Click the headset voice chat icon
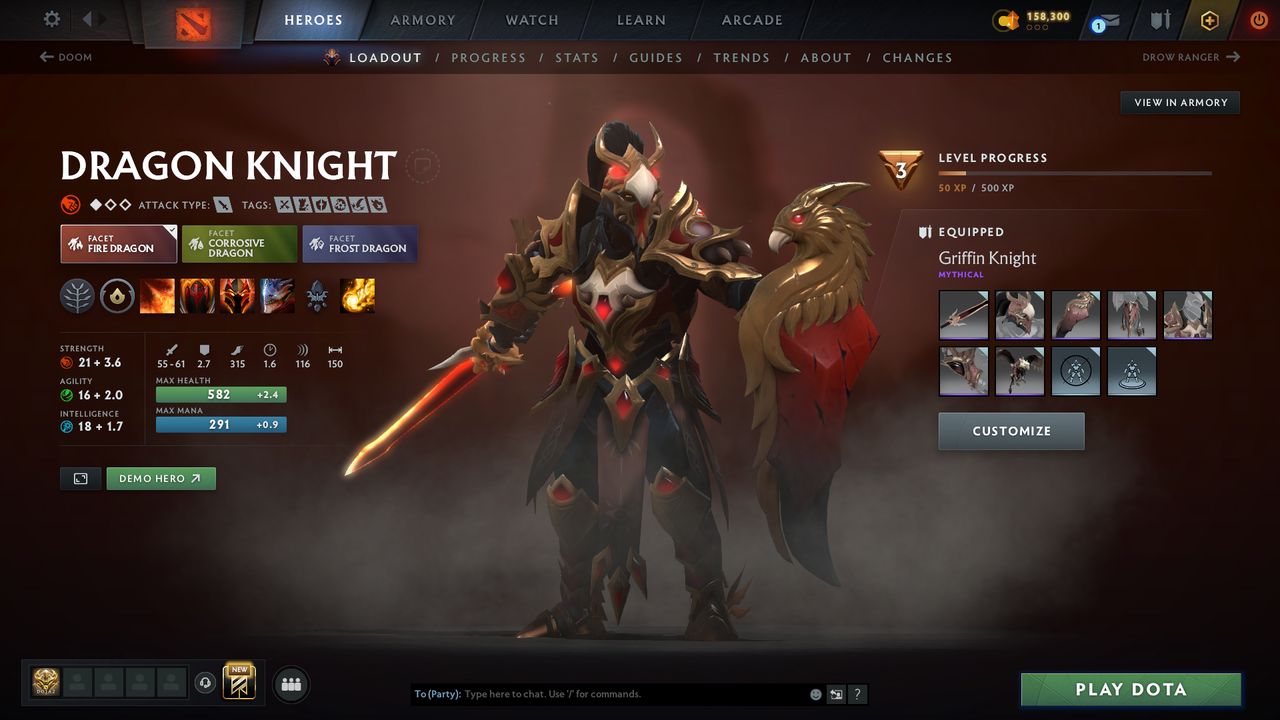 (207, 683)
